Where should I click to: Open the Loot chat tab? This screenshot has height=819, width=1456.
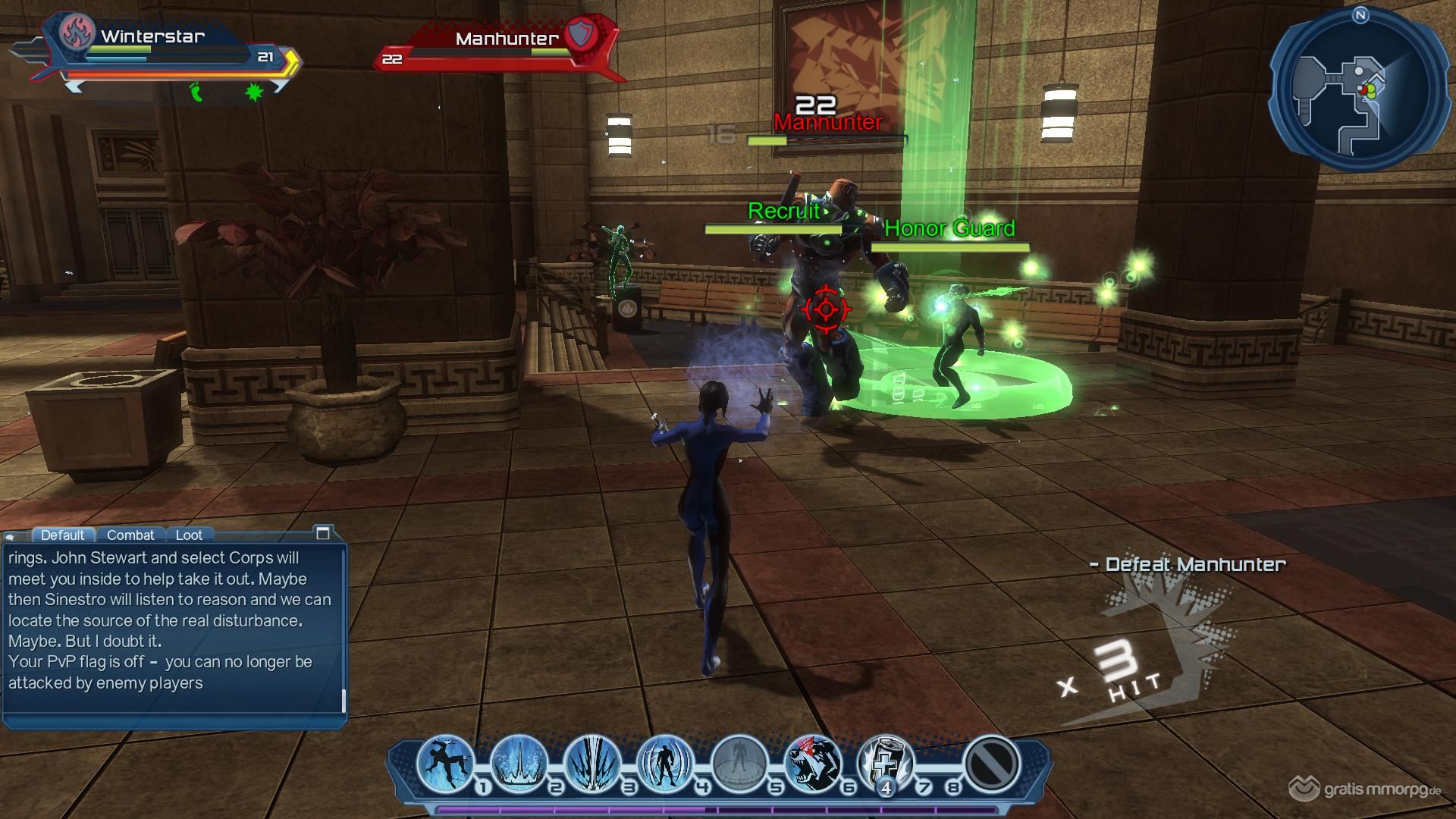[x=189, y=535]
